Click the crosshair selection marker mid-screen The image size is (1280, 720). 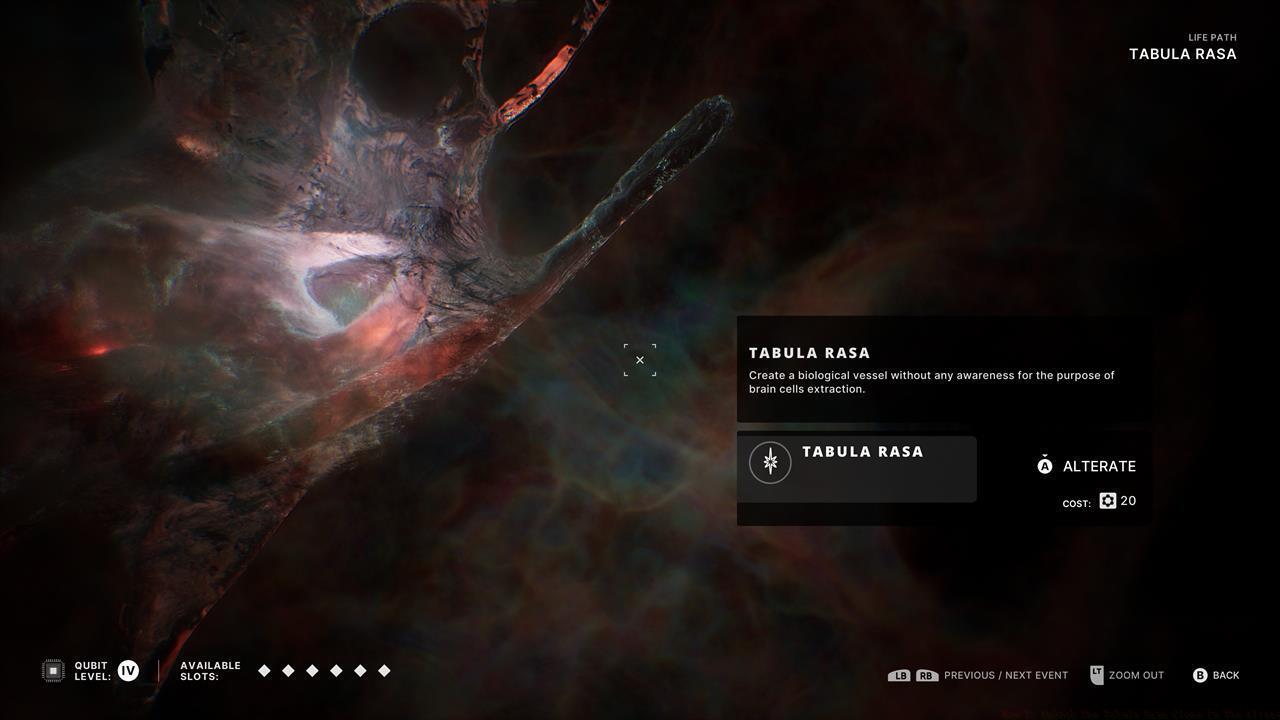(x=640, y=360)
